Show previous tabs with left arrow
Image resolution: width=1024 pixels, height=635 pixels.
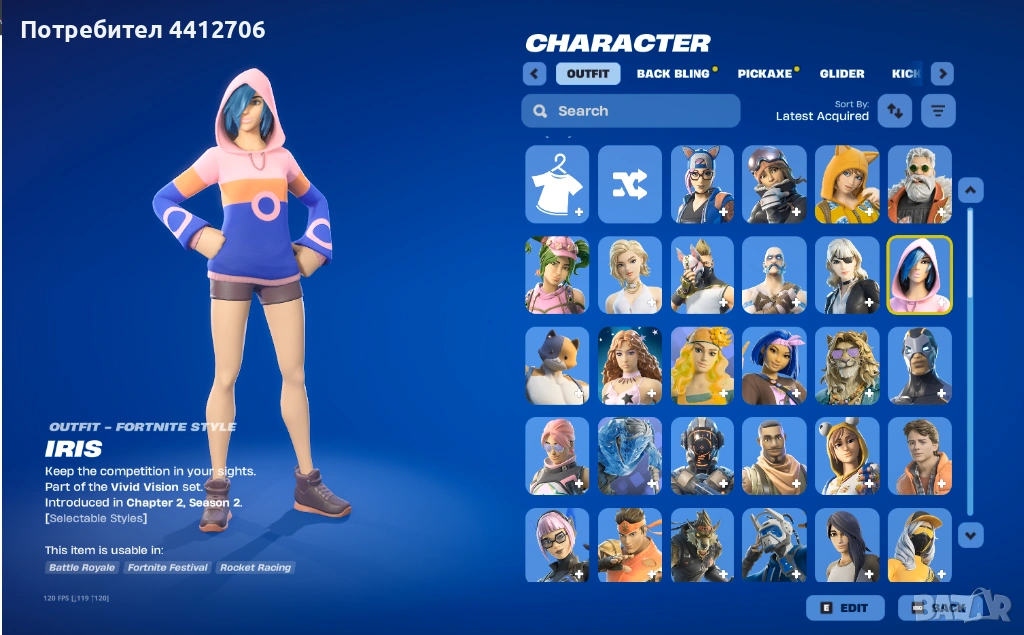534,74
